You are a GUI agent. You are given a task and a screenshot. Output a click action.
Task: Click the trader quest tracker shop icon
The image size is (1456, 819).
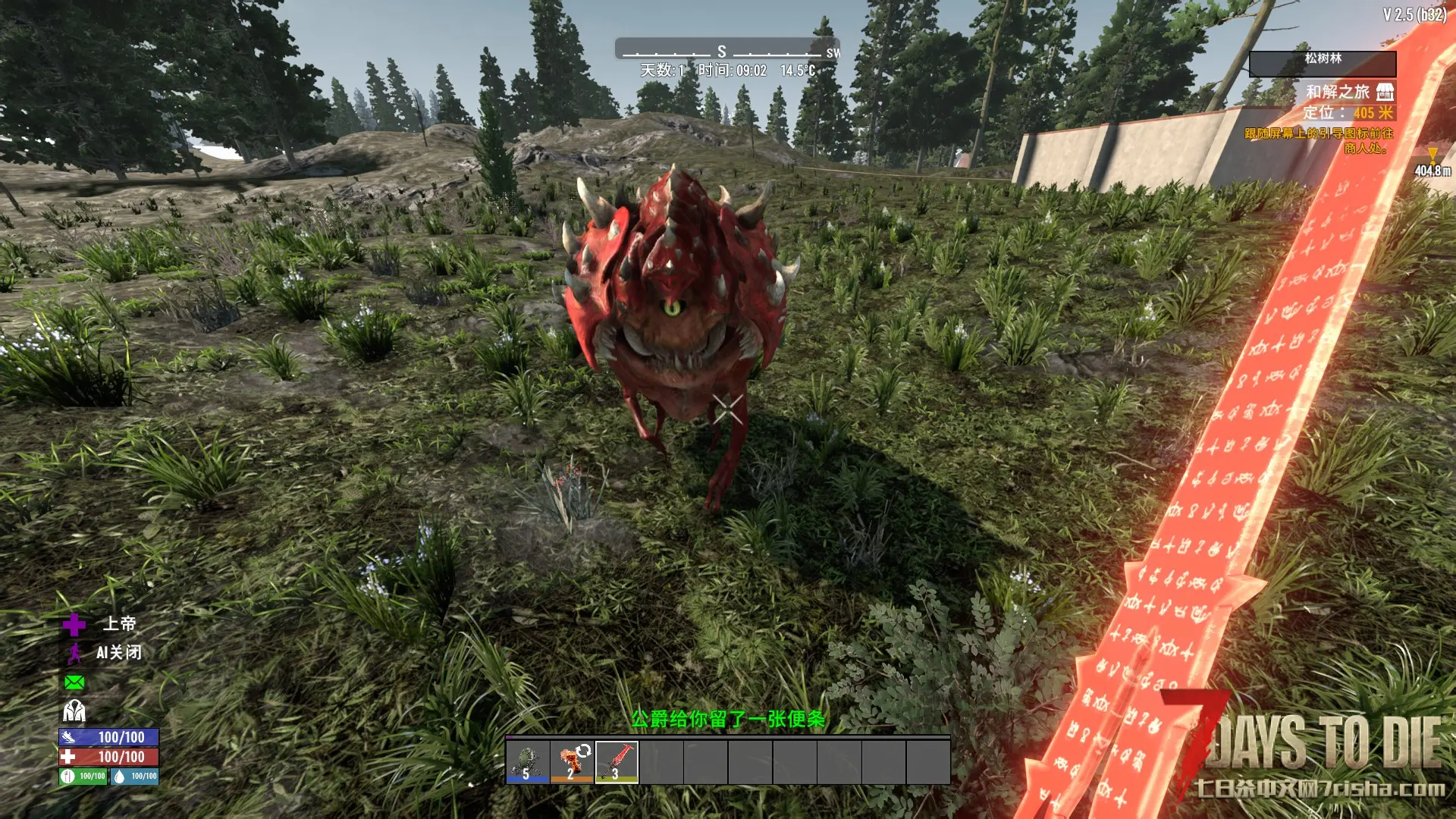coord(1385,93)
